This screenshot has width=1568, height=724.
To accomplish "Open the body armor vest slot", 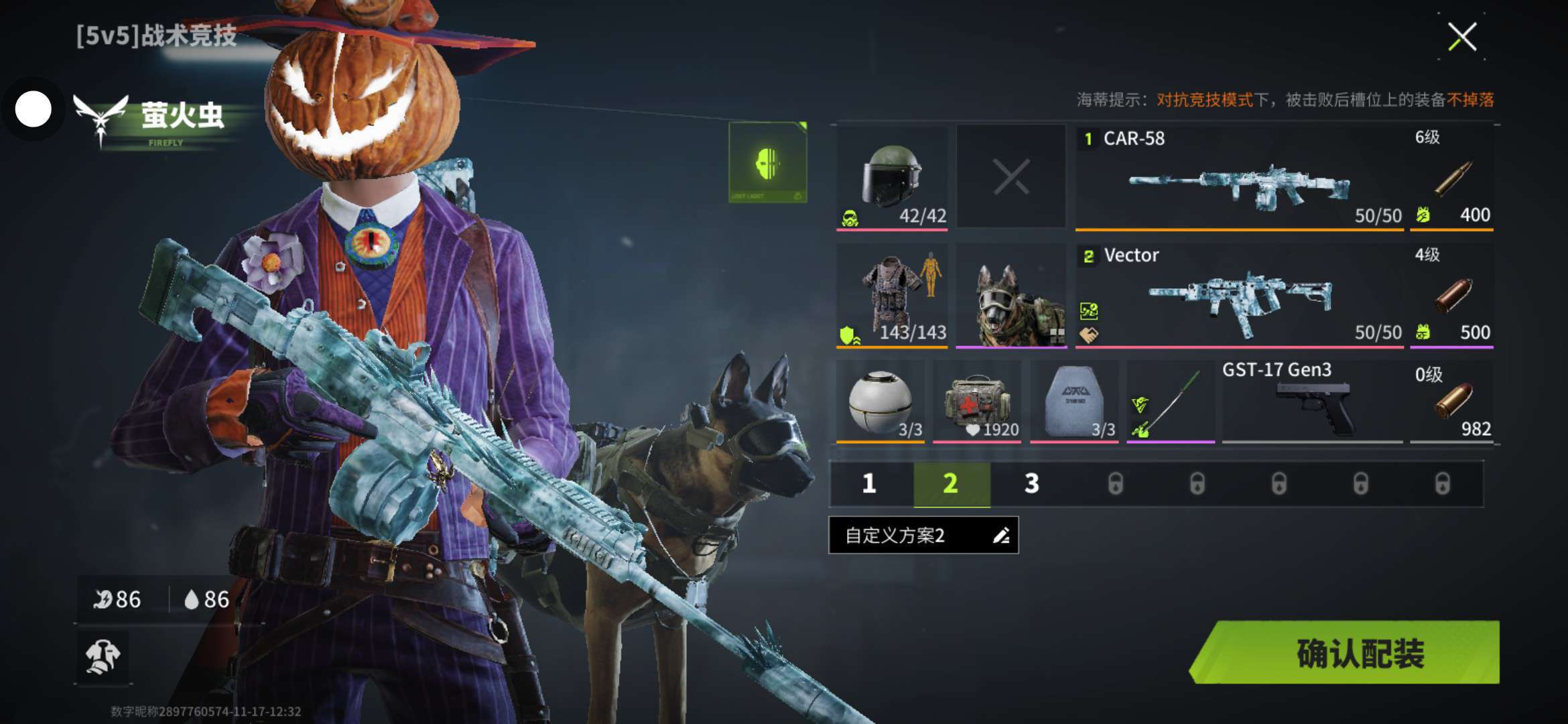I will coord(892,296).
